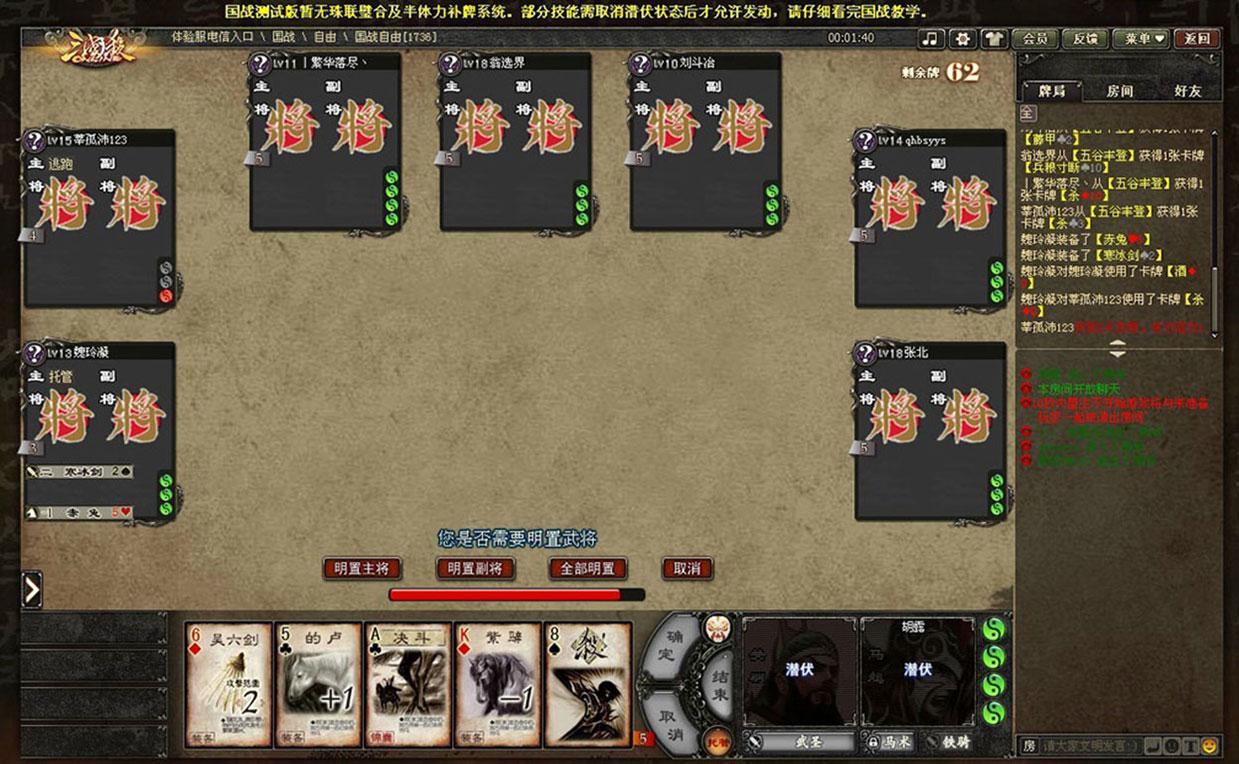Toggle the music note sound button
The width and height of the screenshot is (1239, 764).
(x=931, y=39)
